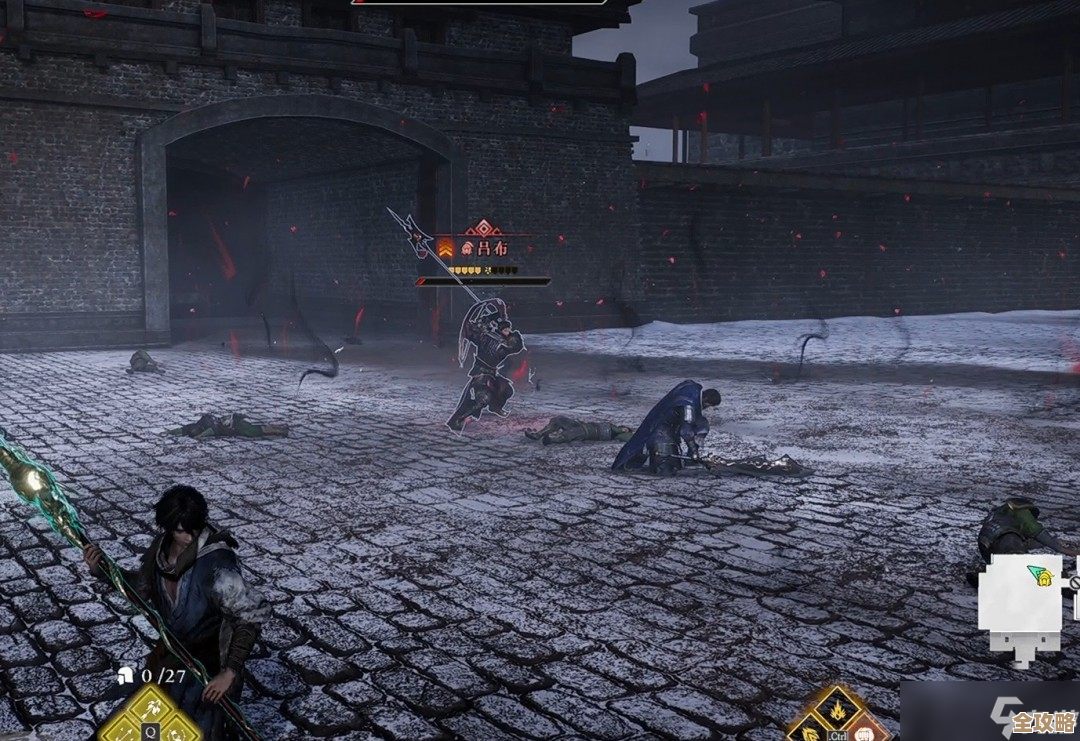1080x741 pixels.
Task: Click the yellow helmet marker on the minimap
Action: pos(1043,577)
